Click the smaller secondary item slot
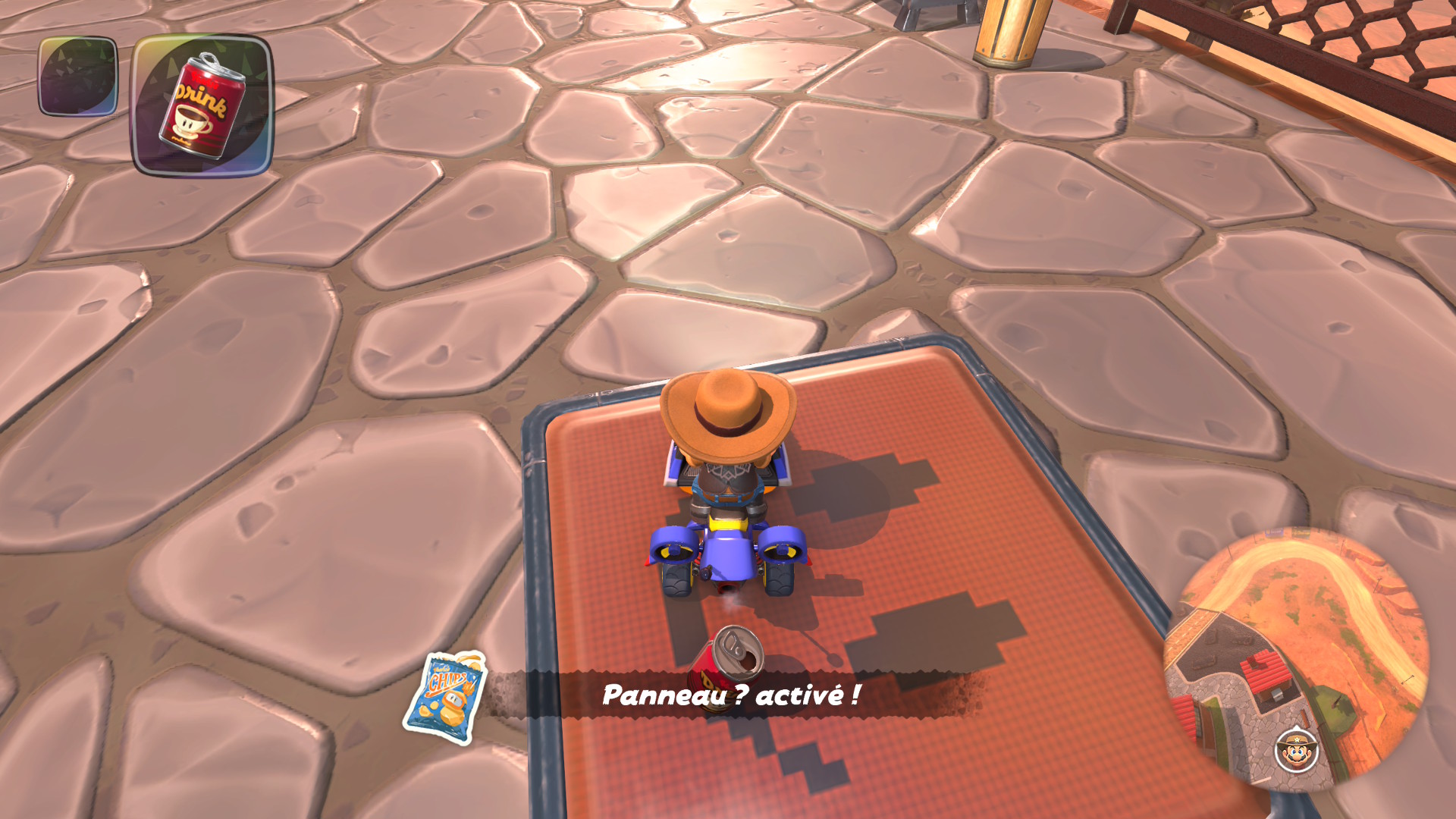This screenshot has width=1456, height=819. (x=78, y=76)
